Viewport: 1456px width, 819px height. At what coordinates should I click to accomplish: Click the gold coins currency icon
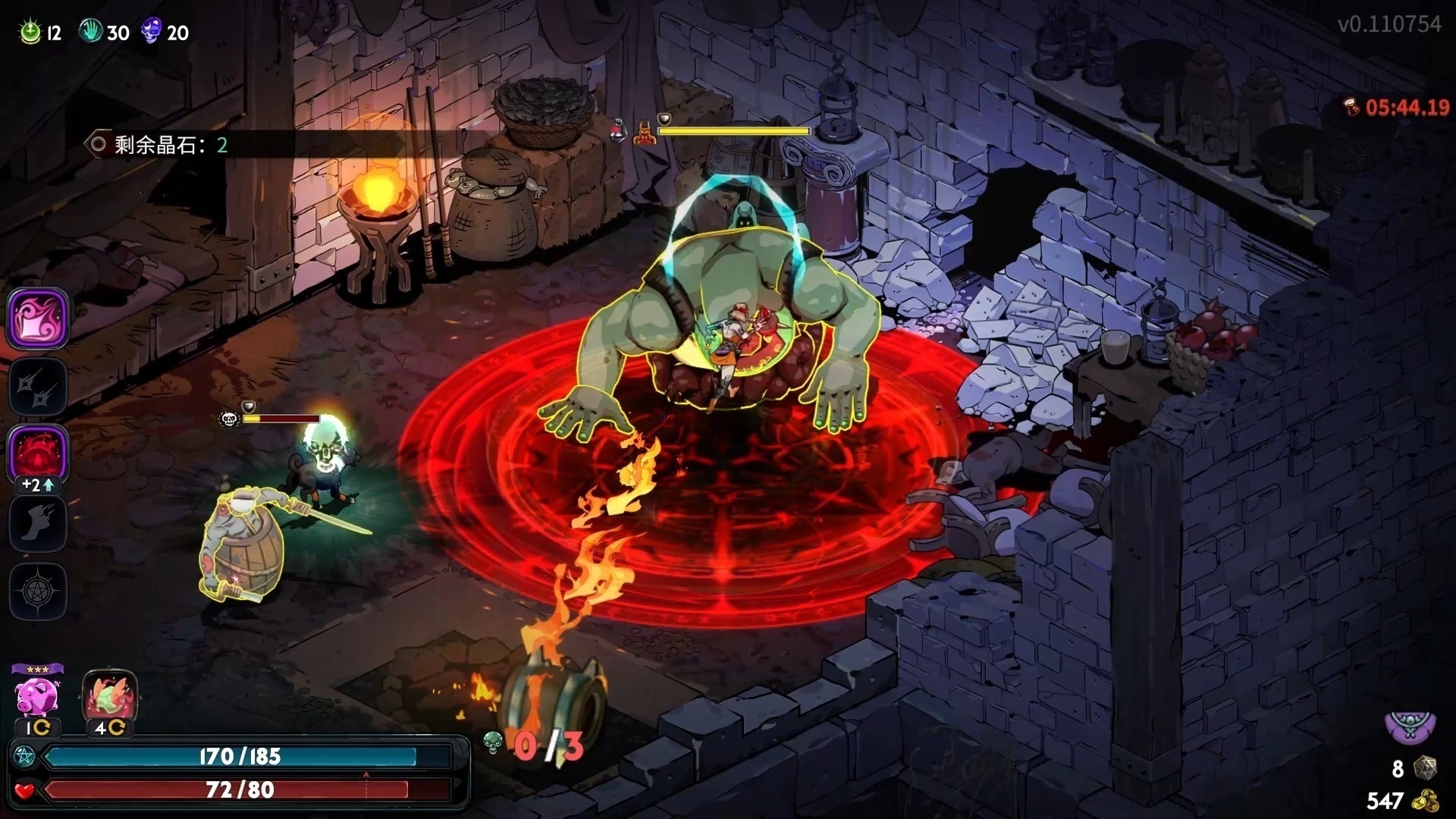point(1424,801)
